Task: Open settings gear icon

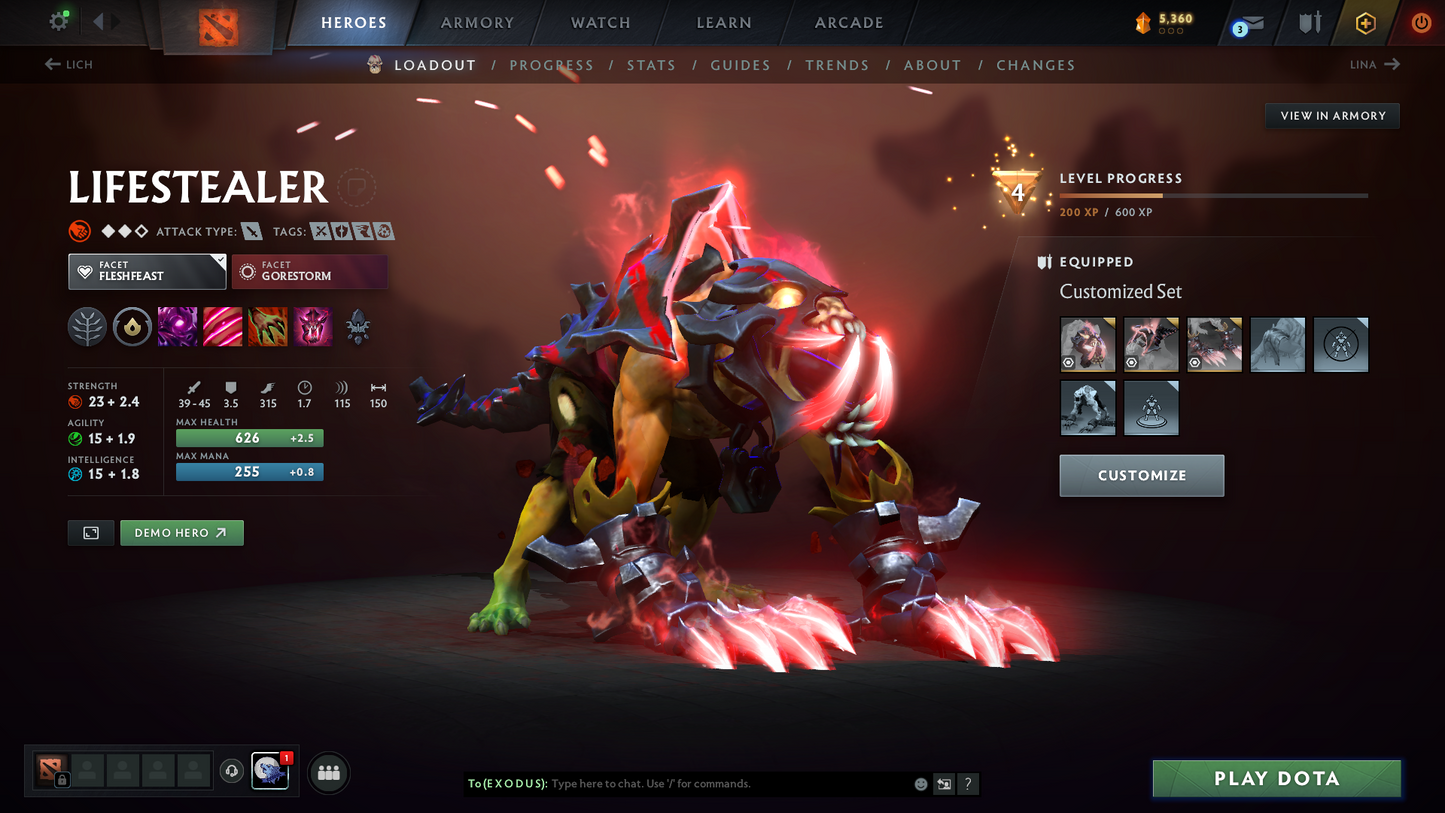Action: tap(59, 21)
